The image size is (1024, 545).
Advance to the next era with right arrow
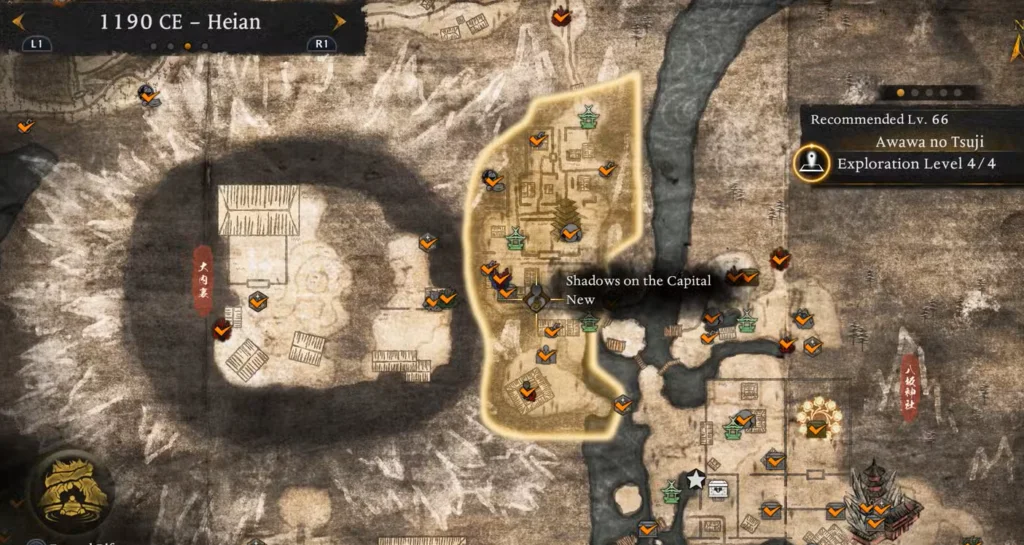coord(340,21)
